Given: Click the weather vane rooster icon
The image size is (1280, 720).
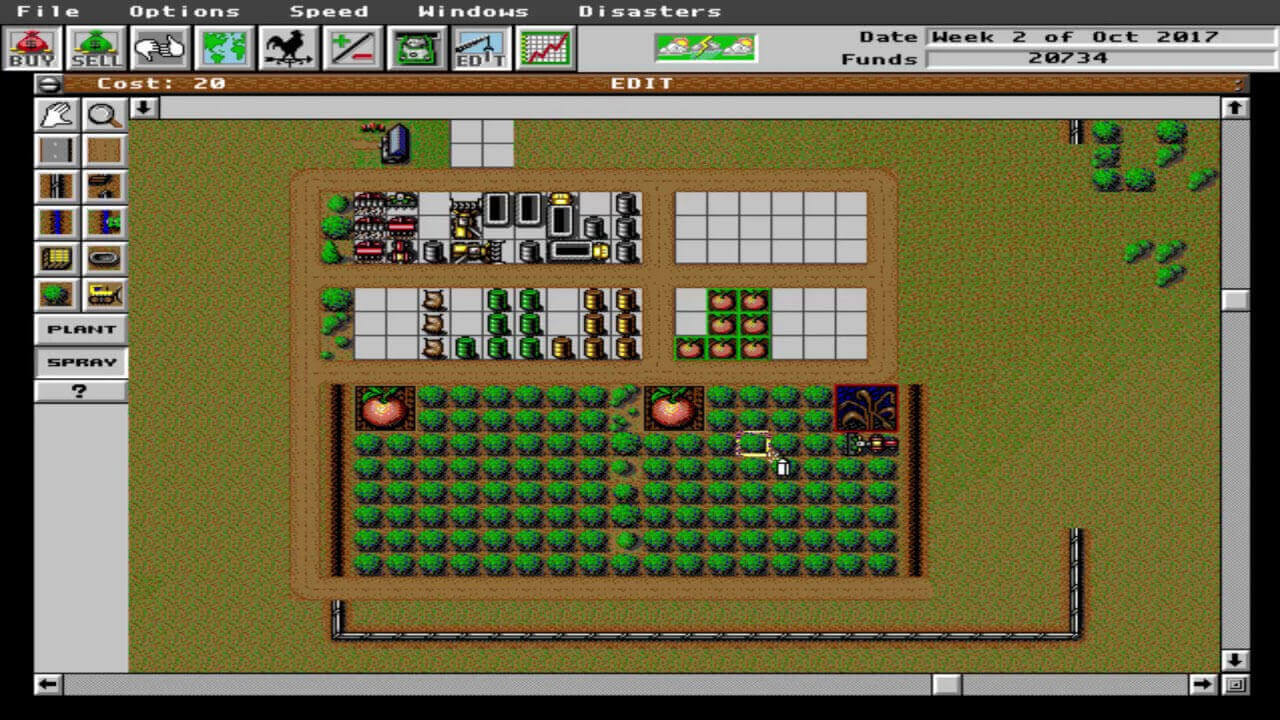Looking at the screenshot, I should tap(288, 48).
